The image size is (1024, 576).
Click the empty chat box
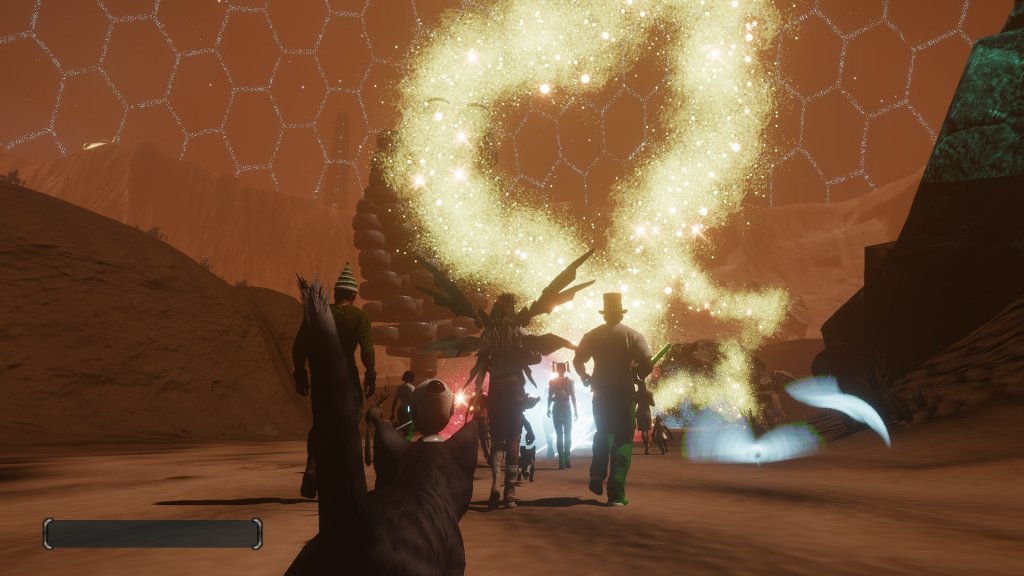(x=152, y=533)
